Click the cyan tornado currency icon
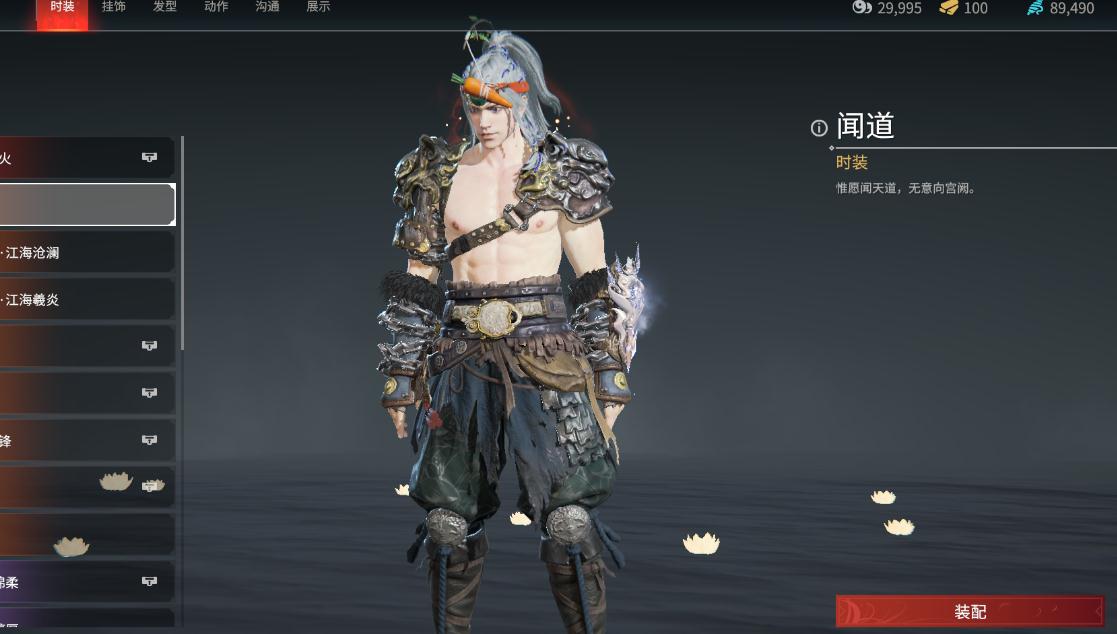 (x=1035, y=8)
